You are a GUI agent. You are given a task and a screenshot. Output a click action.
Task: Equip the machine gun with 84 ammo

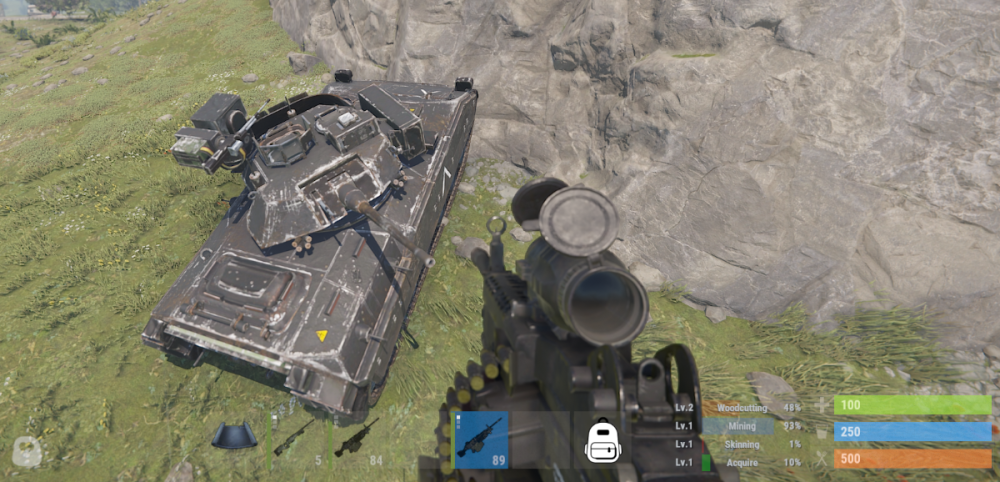(x=356, y=438)
